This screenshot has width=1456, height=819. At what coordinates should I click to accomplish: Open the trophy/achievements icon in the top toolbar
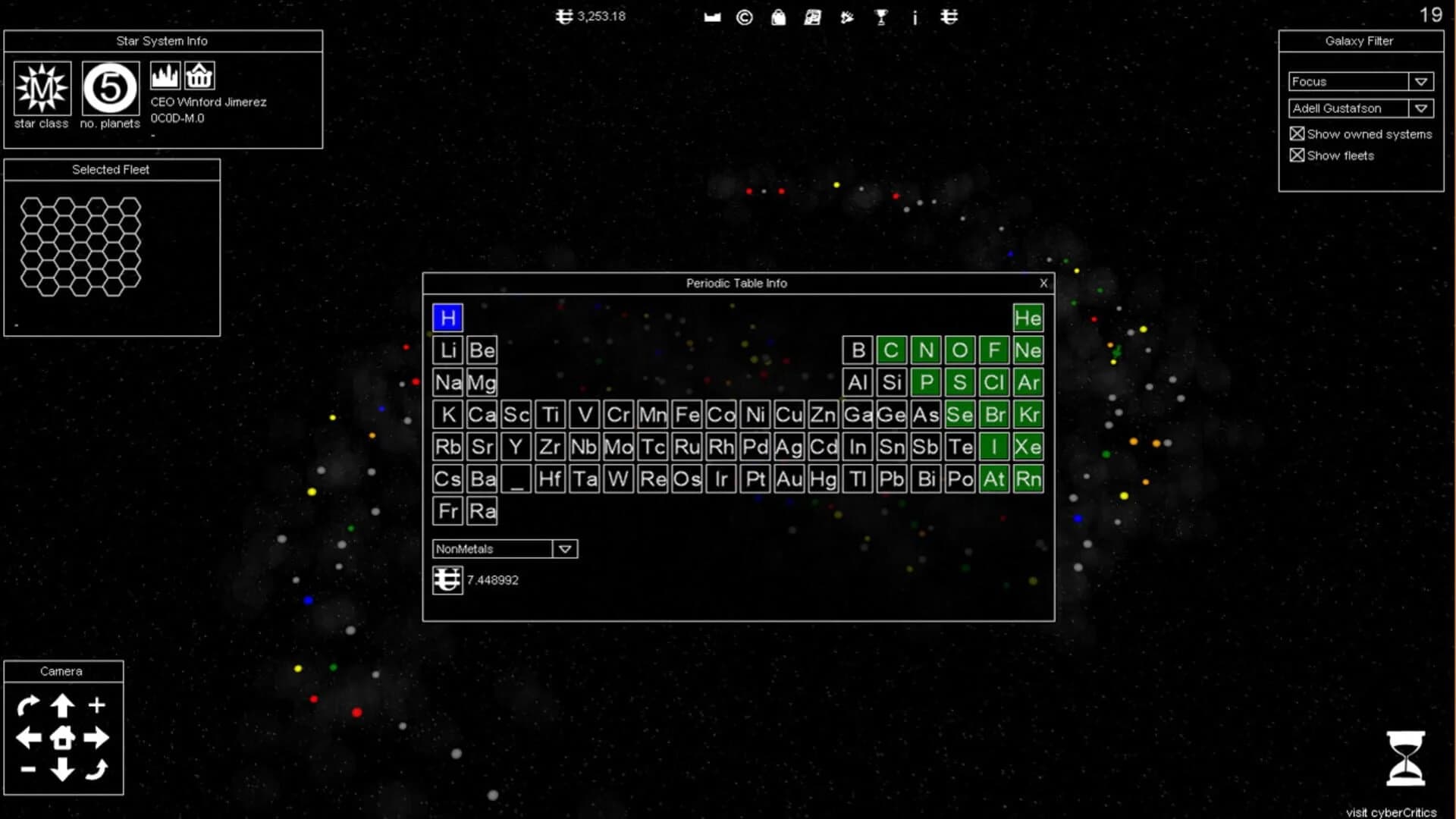click(880, 17)
